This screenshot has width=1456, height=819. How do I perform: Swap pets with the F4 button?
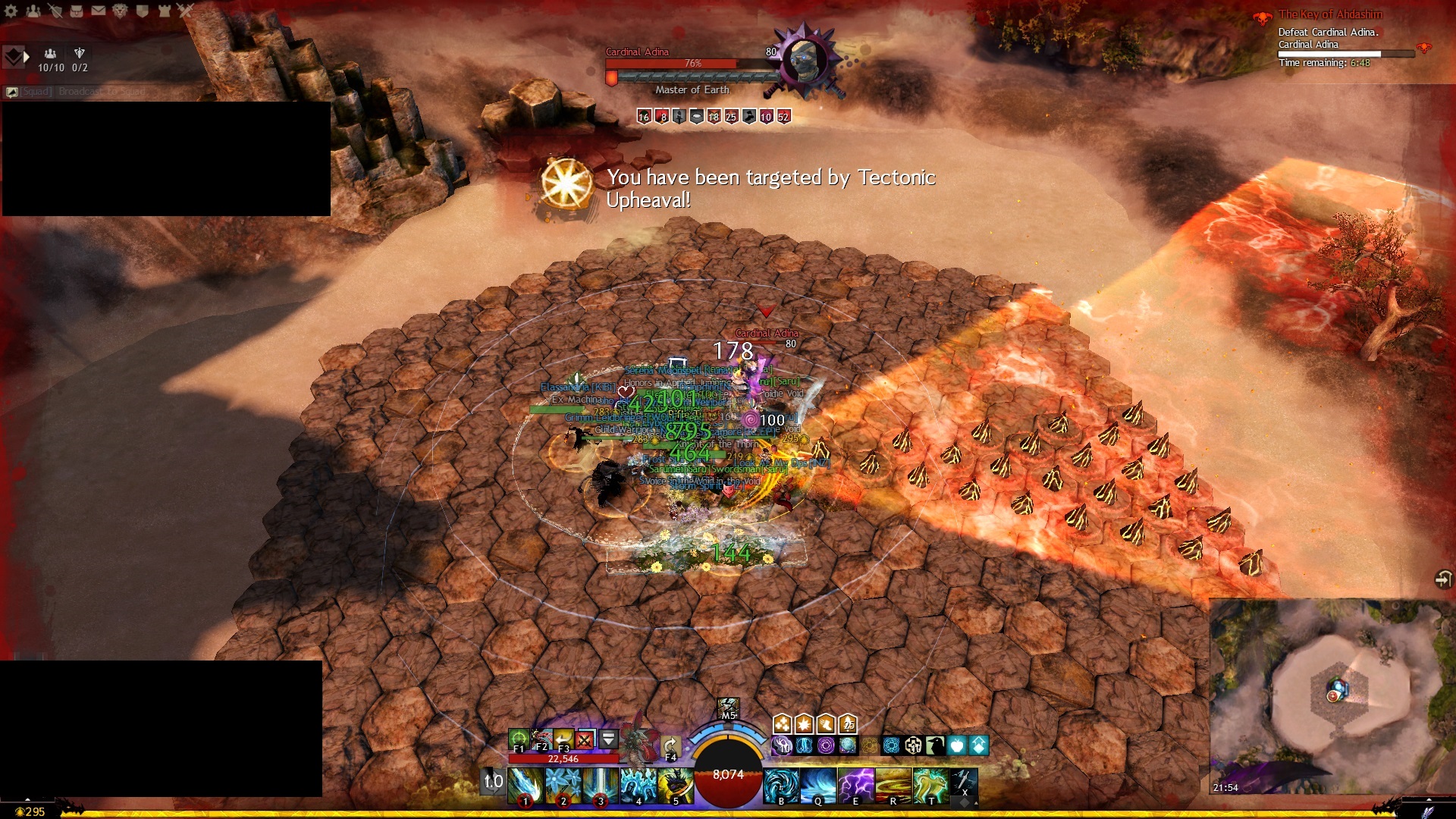670,745
